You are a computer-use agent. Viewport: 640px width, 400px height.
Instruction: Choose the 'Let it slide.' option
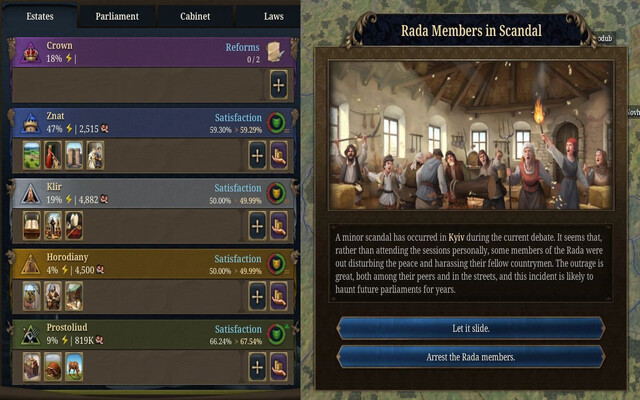point(470,328)
